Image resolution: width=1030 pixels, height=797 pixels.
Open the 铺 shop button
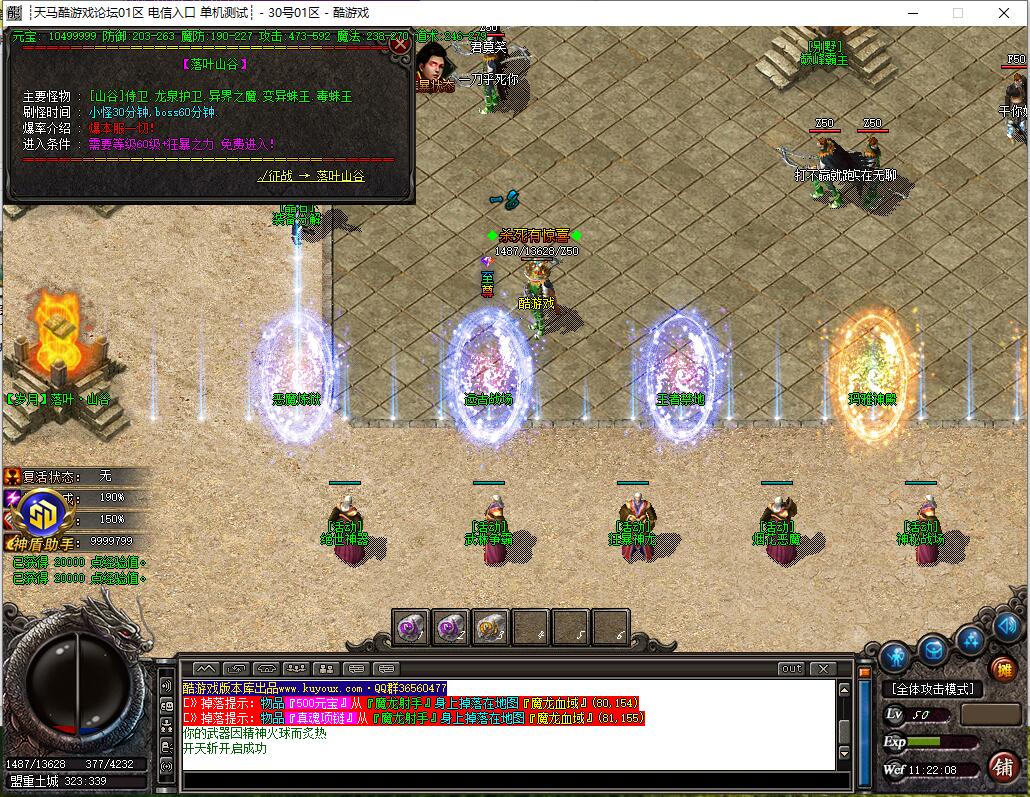click(x=1002, y=767)
